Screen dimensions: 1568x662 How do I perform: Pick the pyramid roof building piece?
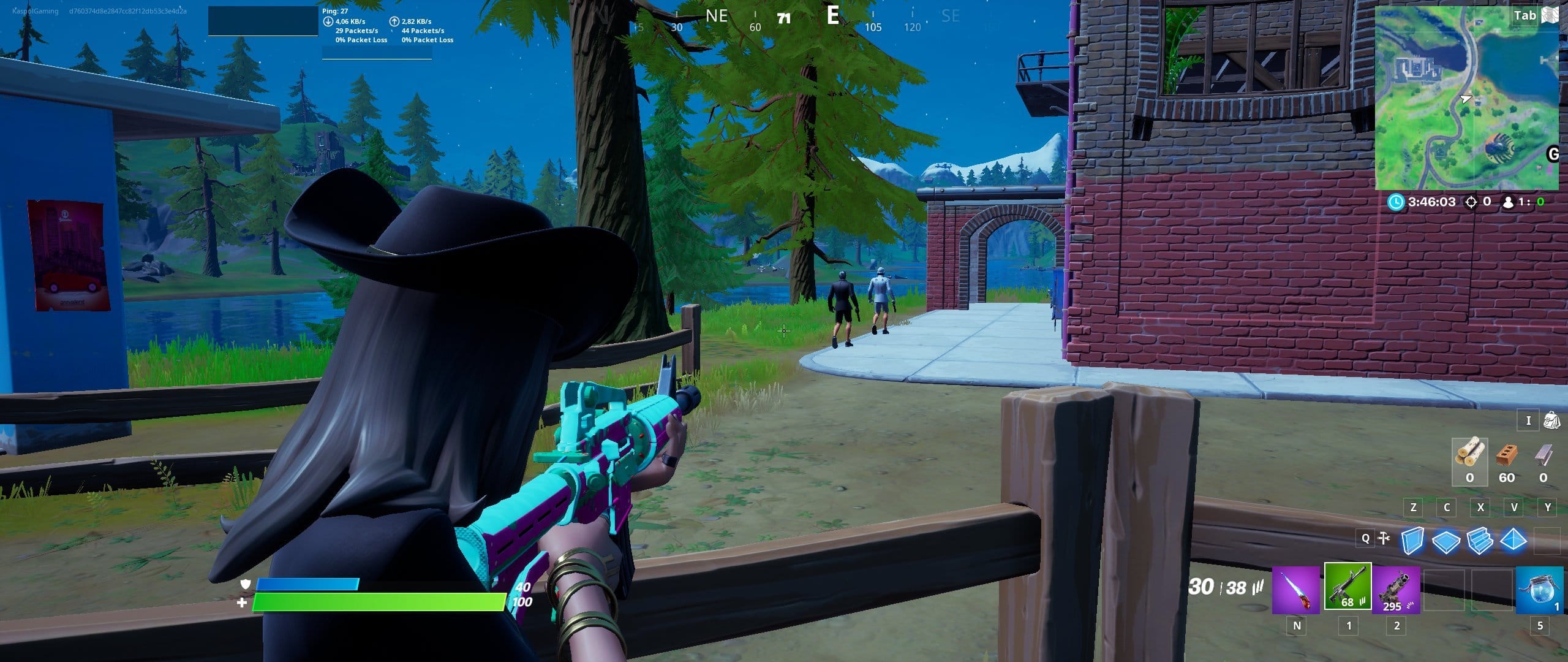coord(1513,541)
